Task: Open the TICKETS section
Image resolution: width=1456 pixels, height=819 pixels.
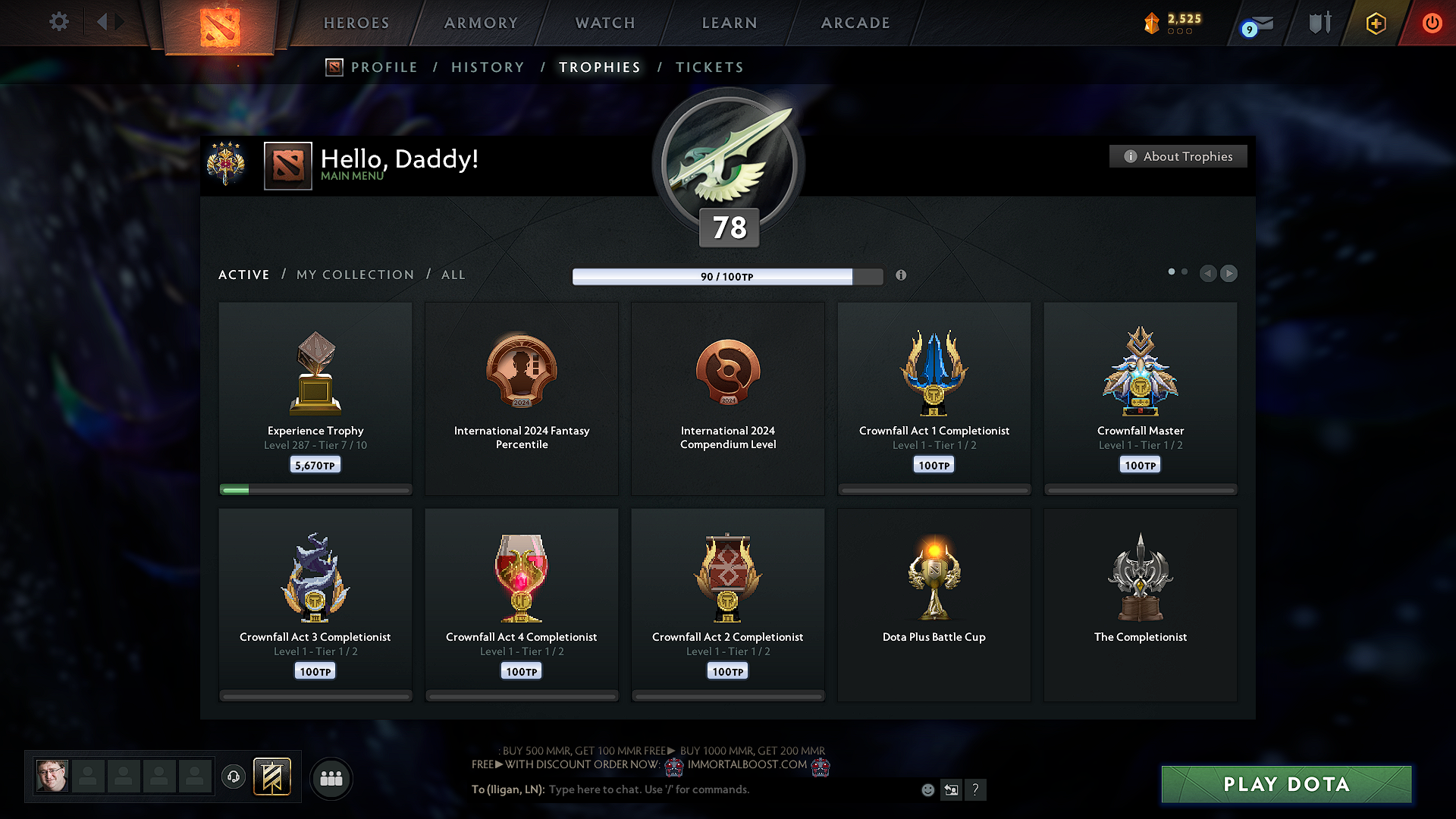Action: click(709, 67)
